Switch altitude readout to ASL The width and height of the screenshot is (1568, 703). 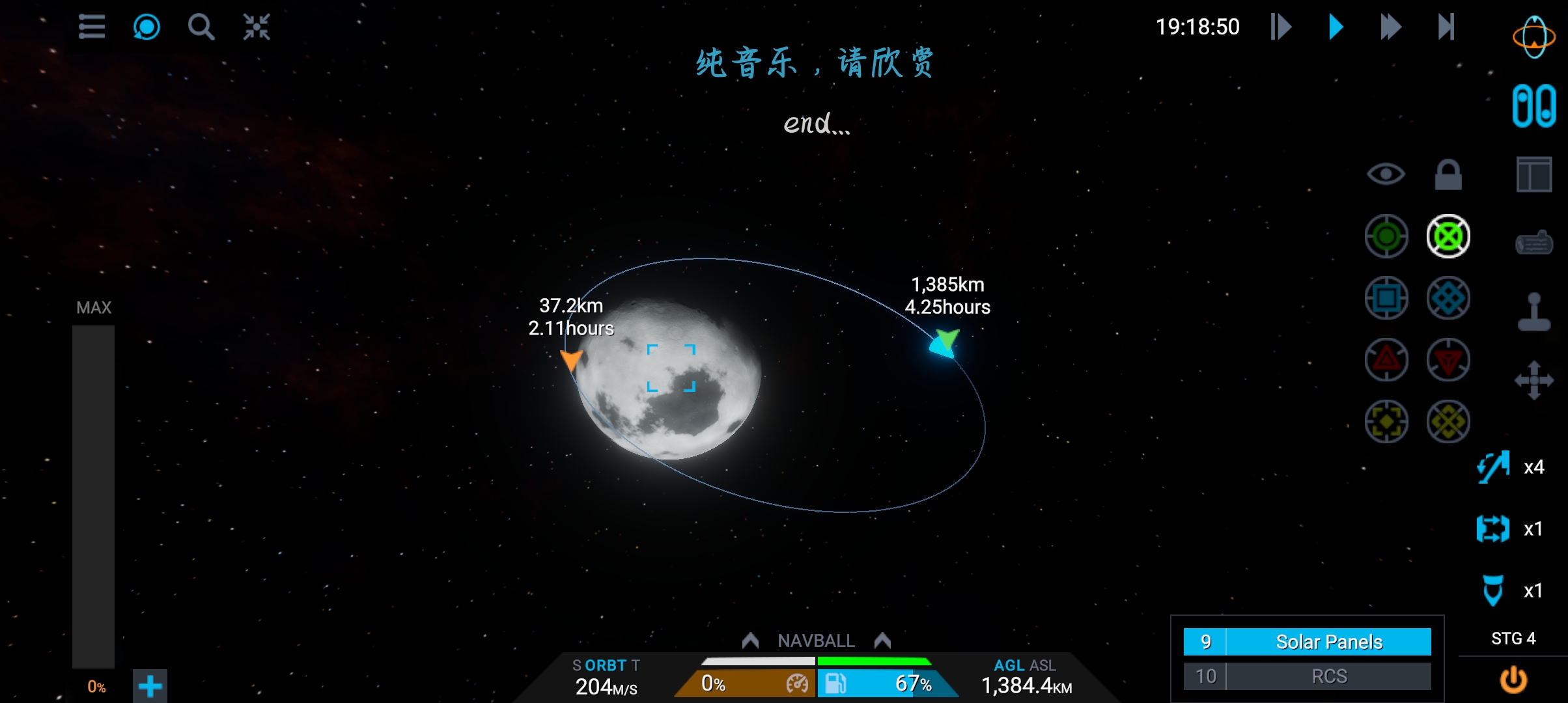click(1043, 665)
